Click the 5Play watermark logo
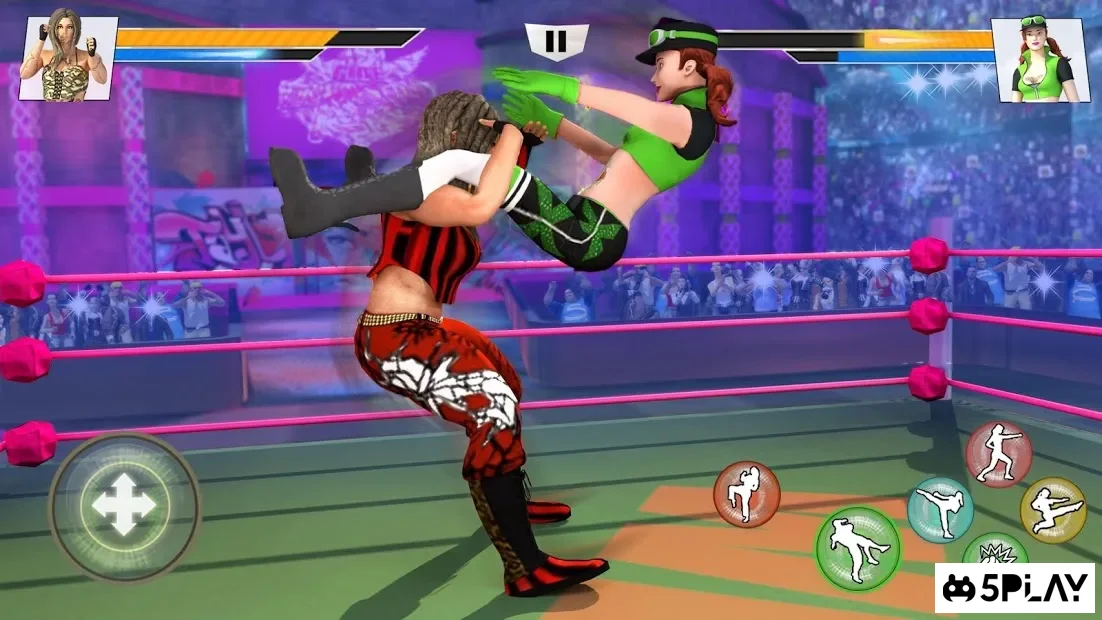Viewport: 1102px width, 620px height. pos(1015,588)
